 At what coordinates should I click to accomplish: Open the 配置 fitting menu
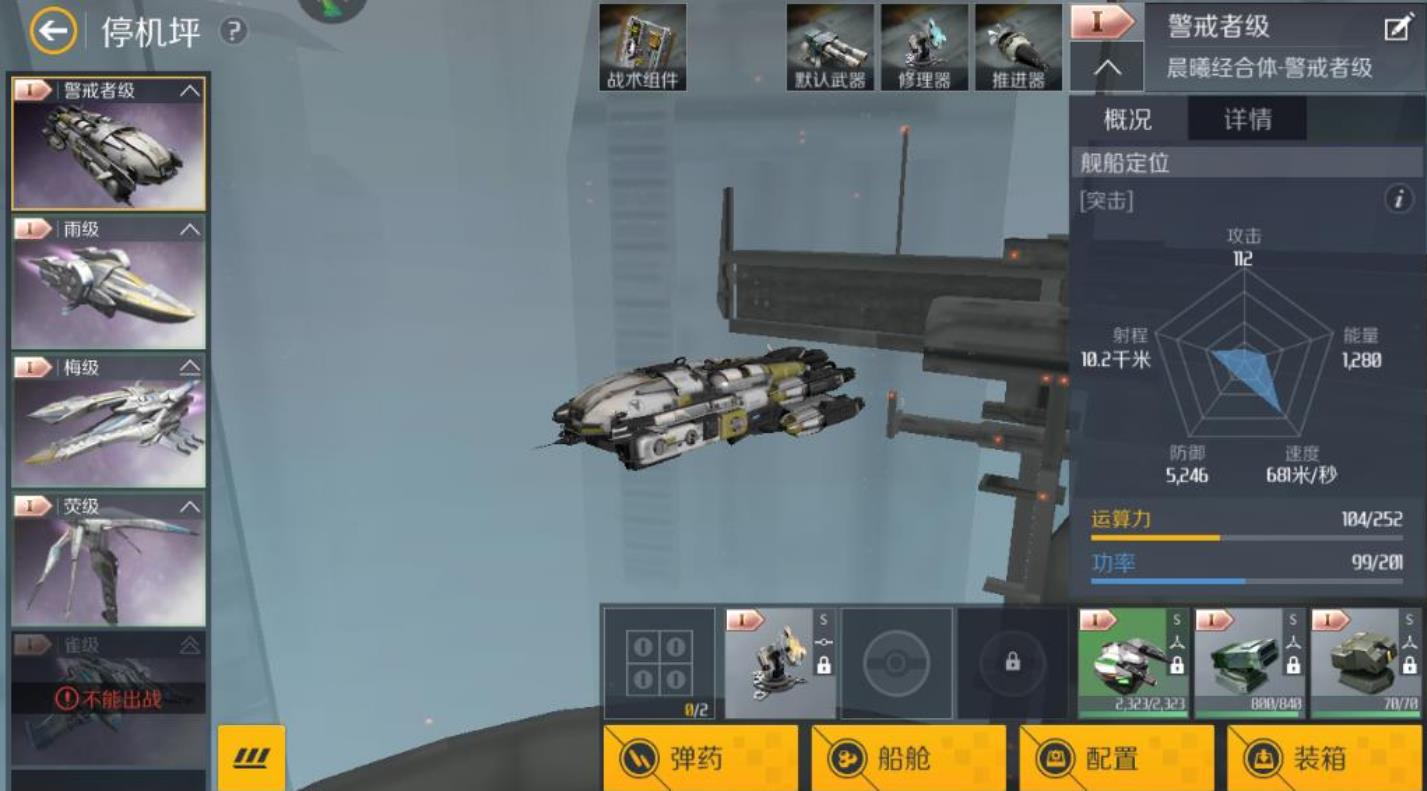1116,758
